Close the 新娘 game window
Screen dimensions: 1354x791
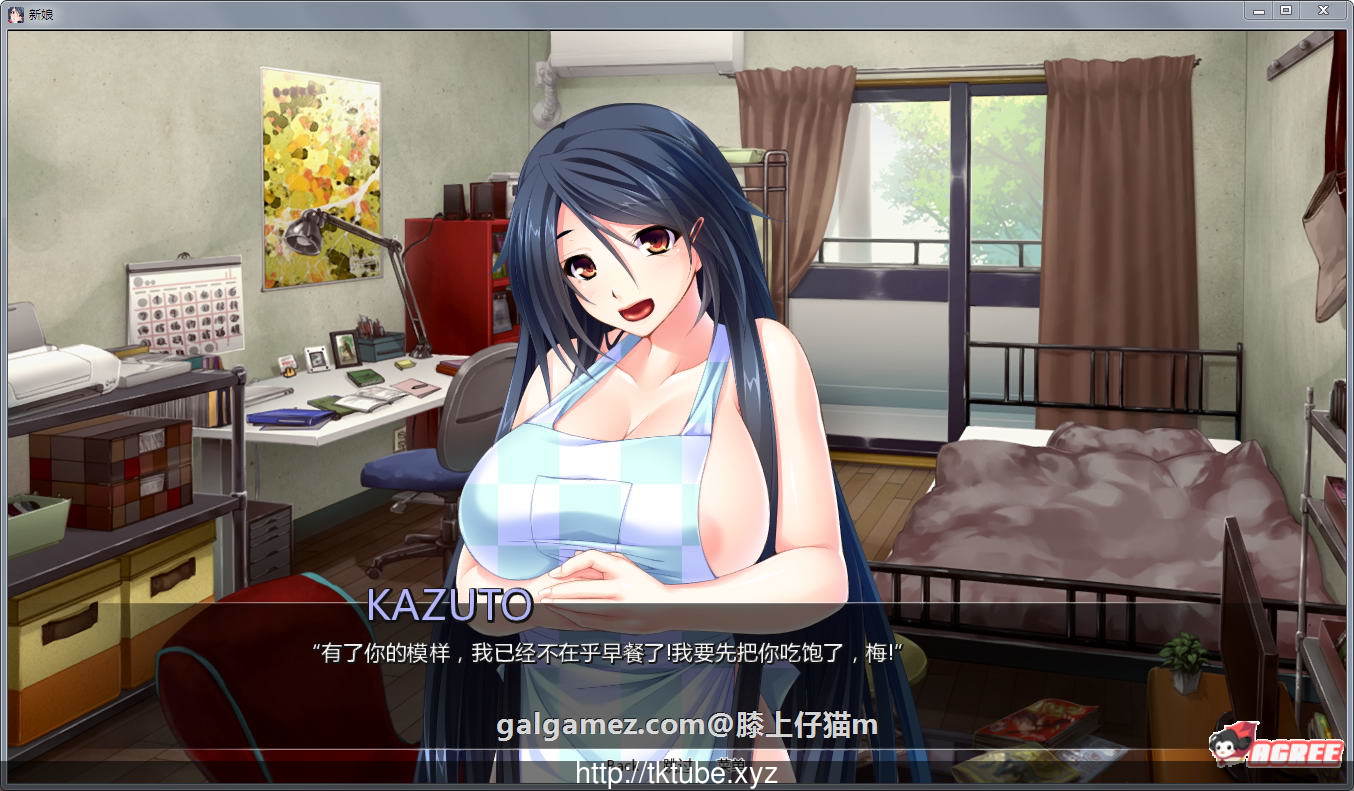tap(1322, 11)
